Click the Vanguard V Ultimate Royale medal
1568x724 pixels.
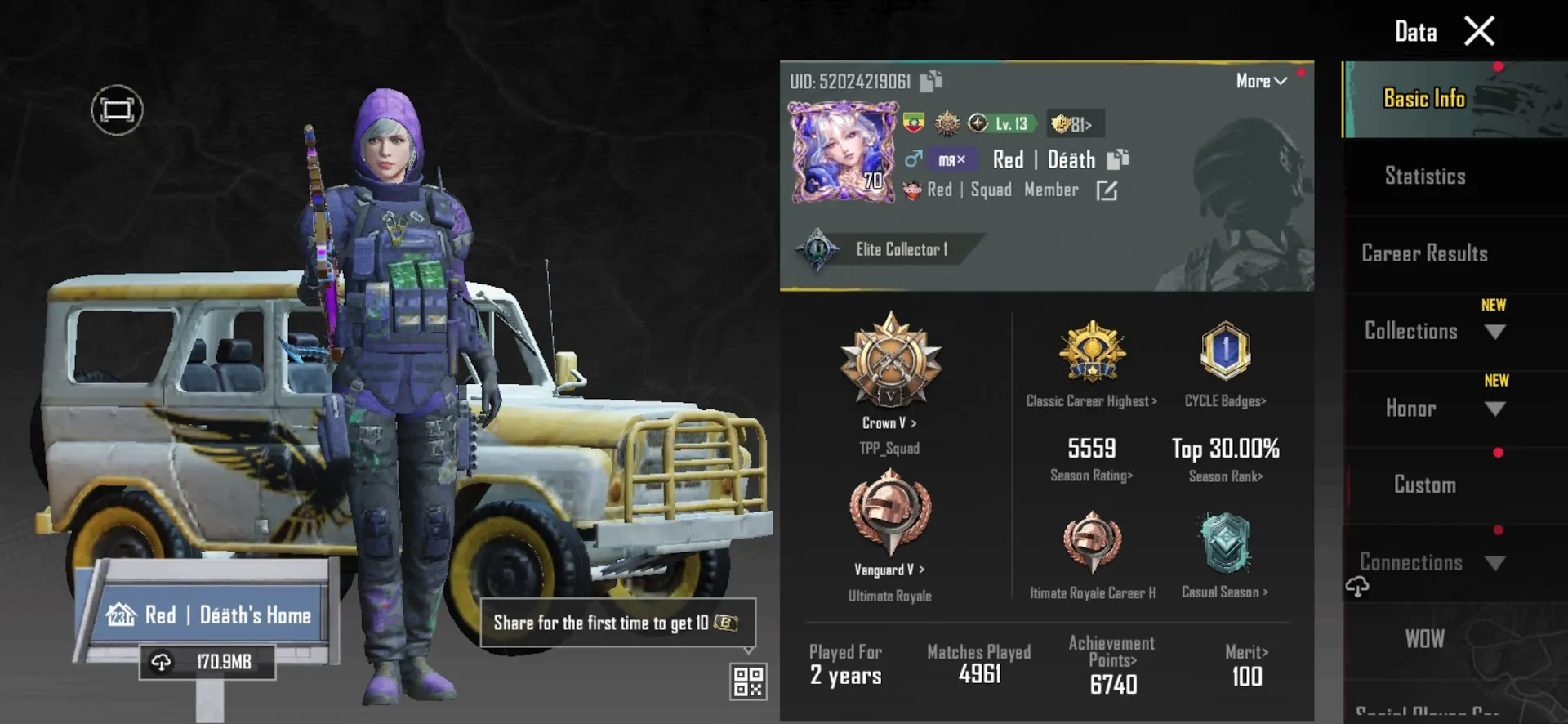click(x=889, y=515)
